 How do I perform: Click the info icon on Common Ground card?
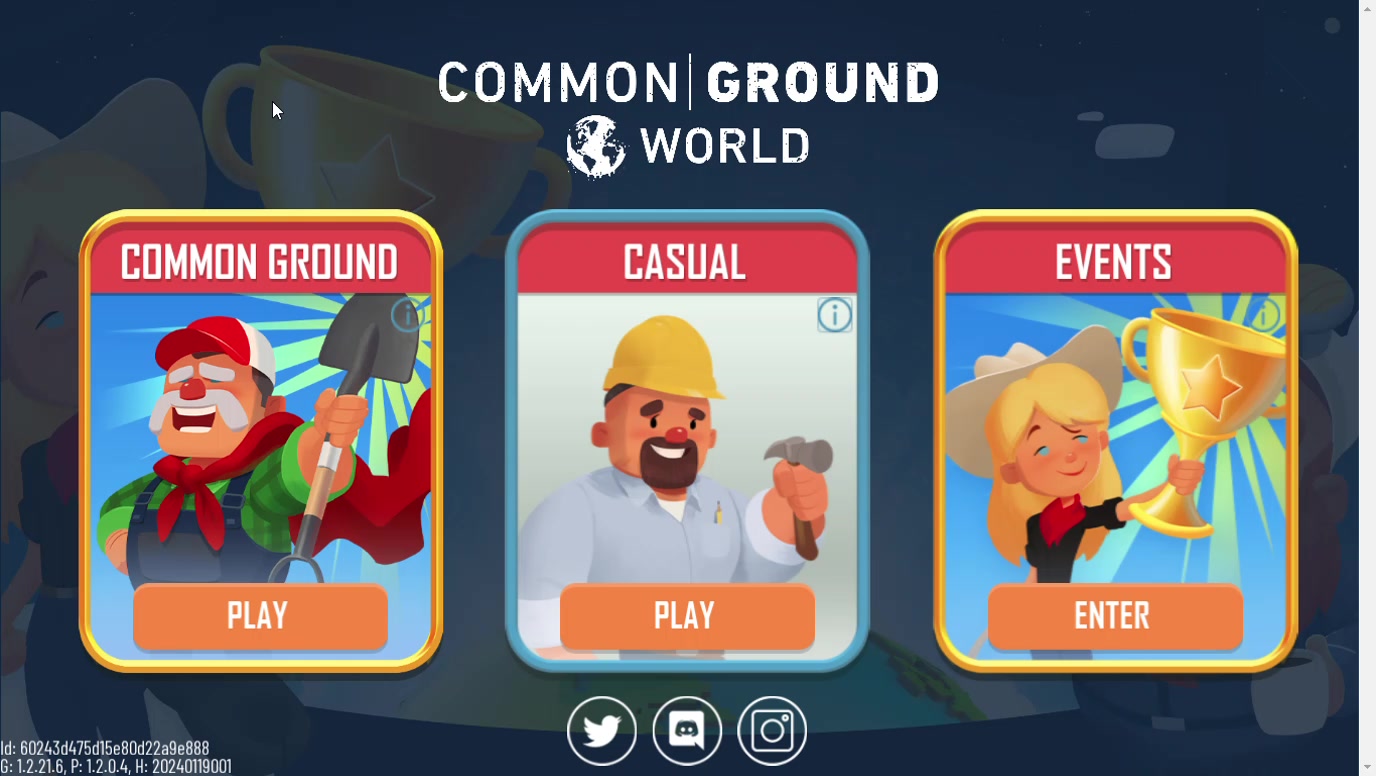tap(406, 317)
